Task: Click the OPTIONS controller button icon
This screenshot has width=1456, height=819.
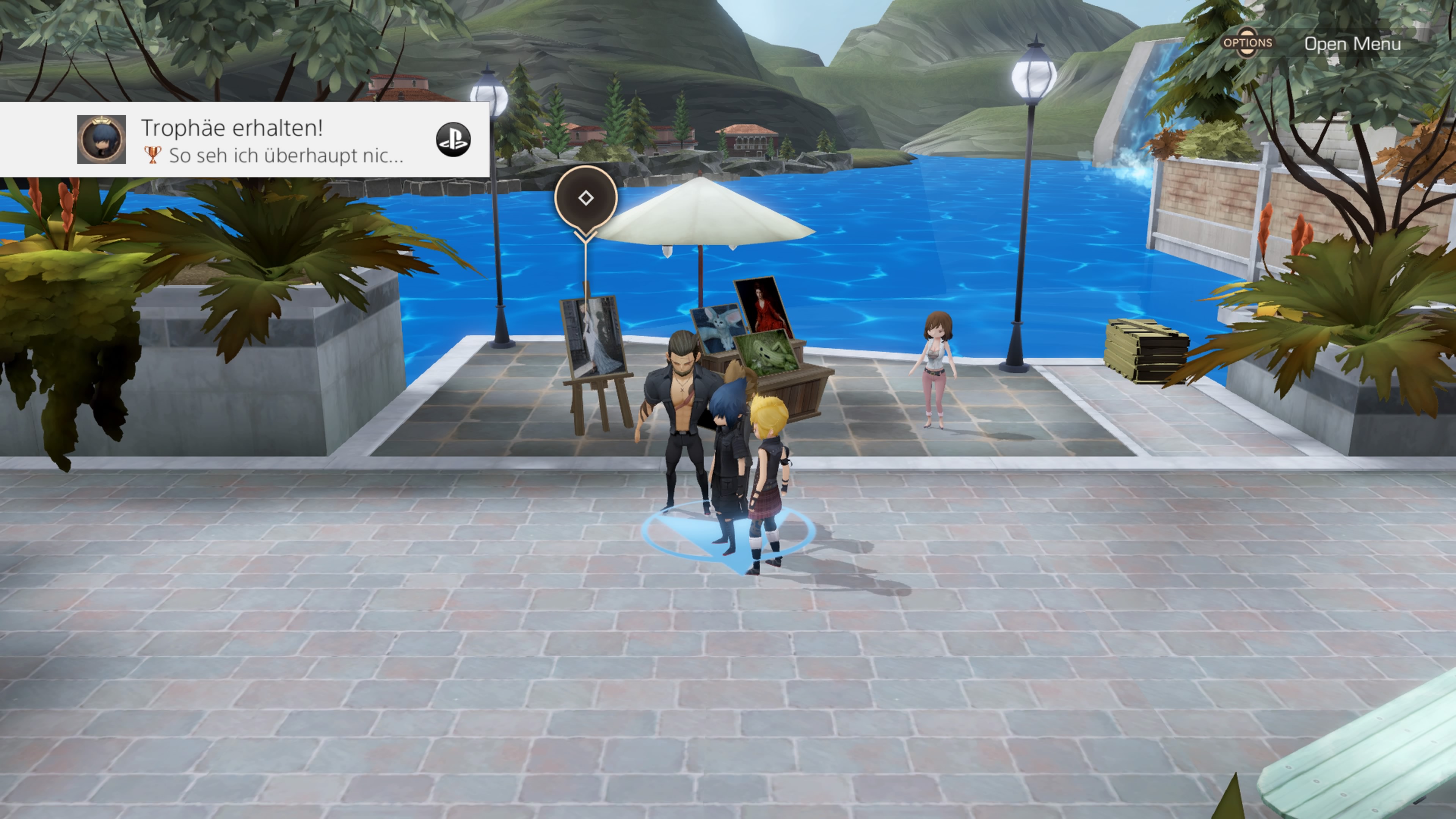Action: [1248, 43]
